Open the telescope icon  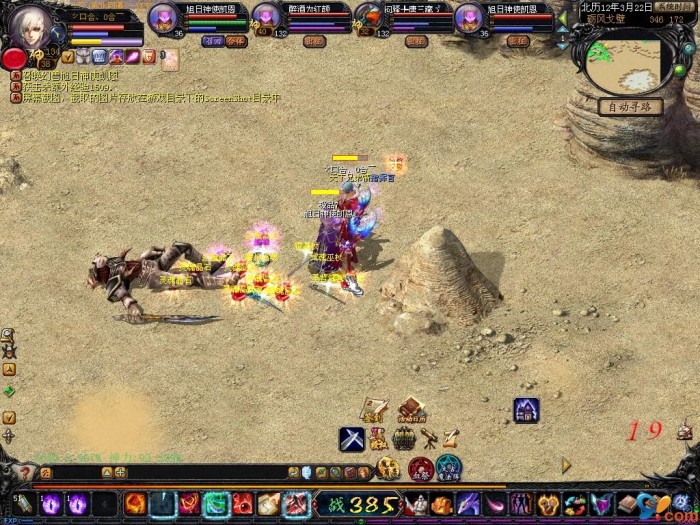(428, 438)
